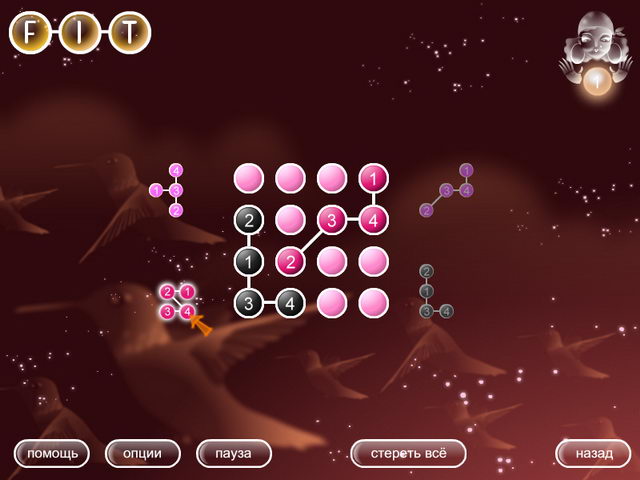Open the опции options menu
The width and height of the screenshot is (640, 480).
point(142,453)
